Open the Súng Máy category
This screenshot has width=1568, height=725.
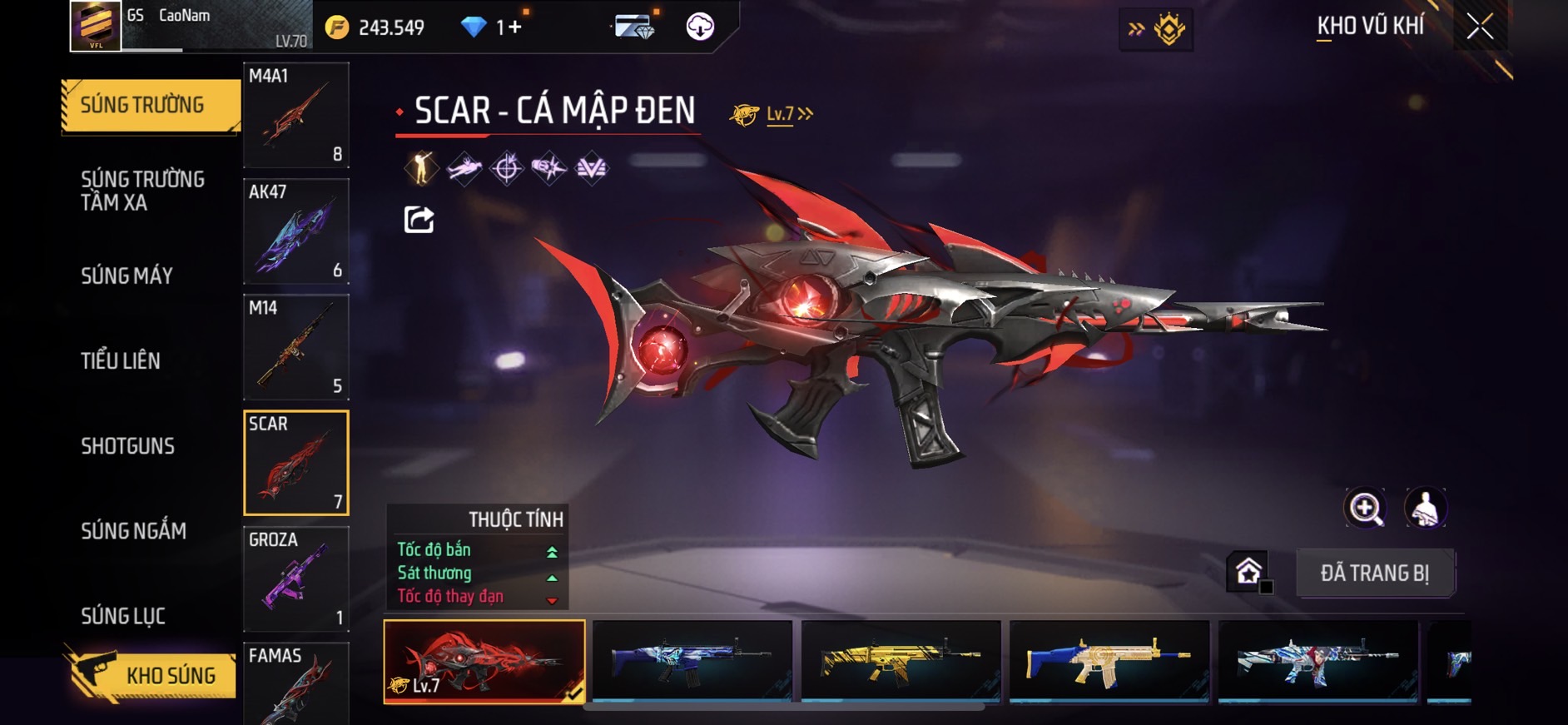[x=127, y=276]
